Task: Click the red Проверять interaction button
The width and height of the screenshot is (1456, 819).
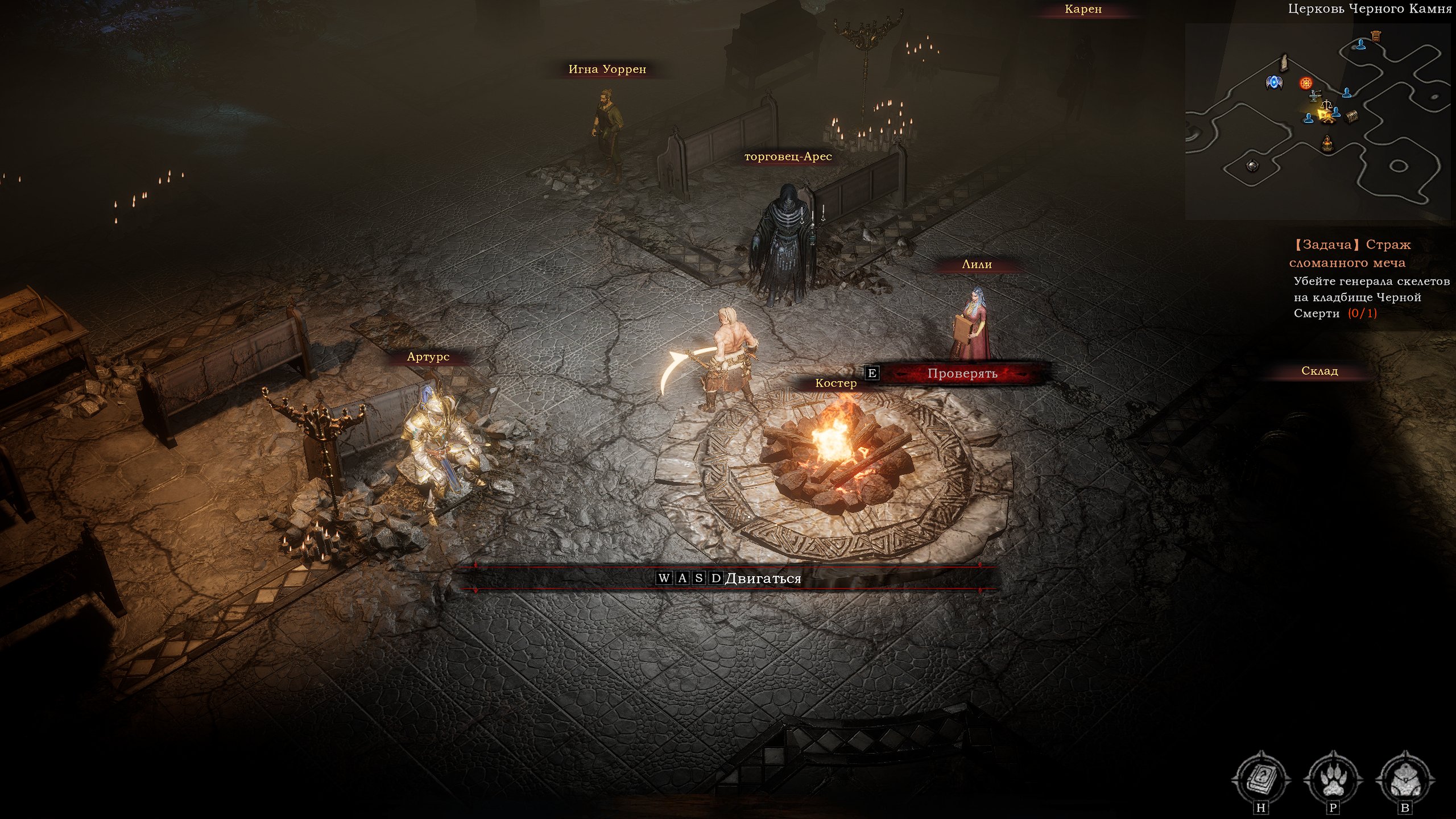Action: coord(962,374)
